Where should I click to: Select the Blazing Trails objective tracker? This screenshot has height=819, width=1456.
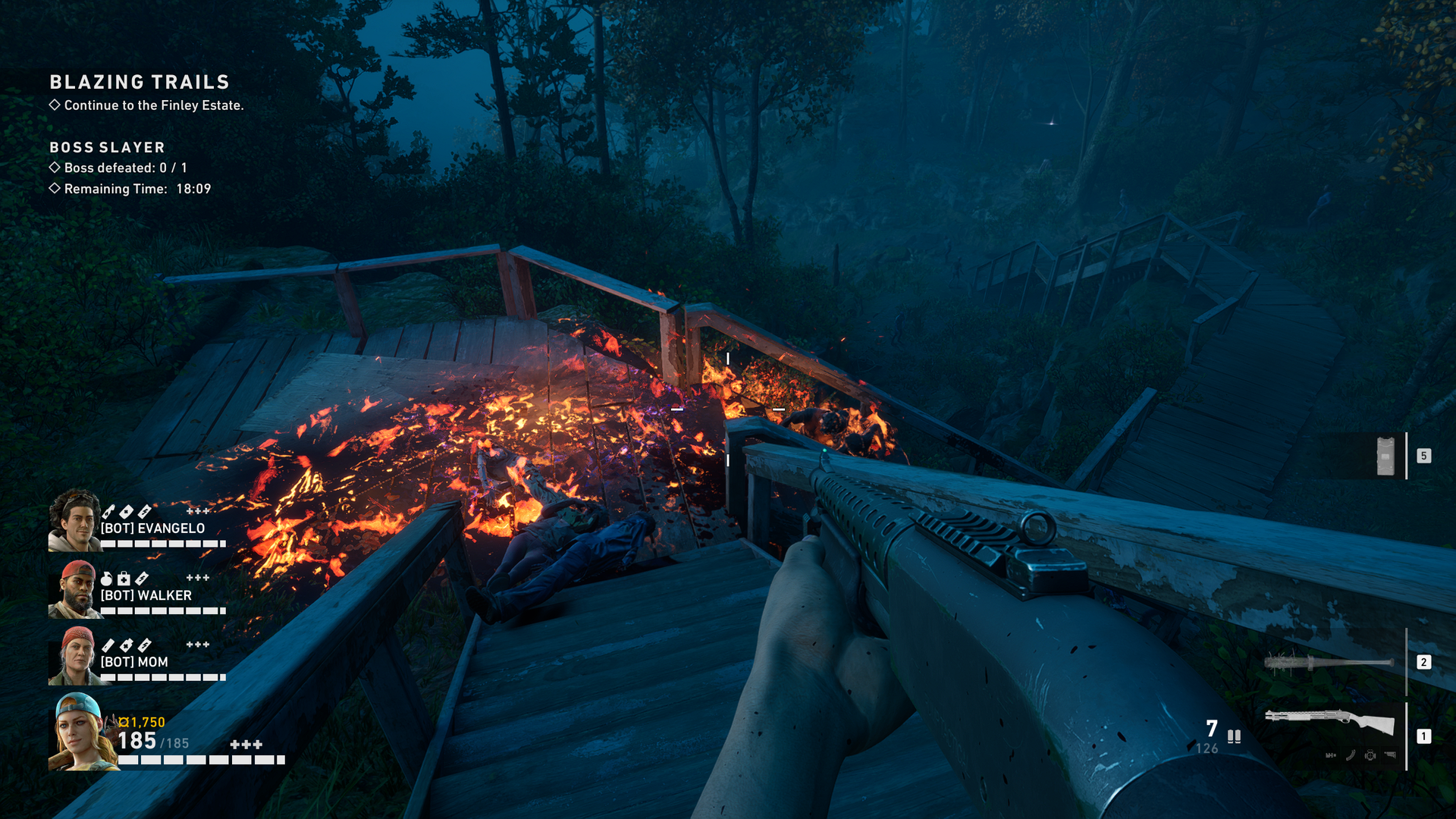[140, 82]
